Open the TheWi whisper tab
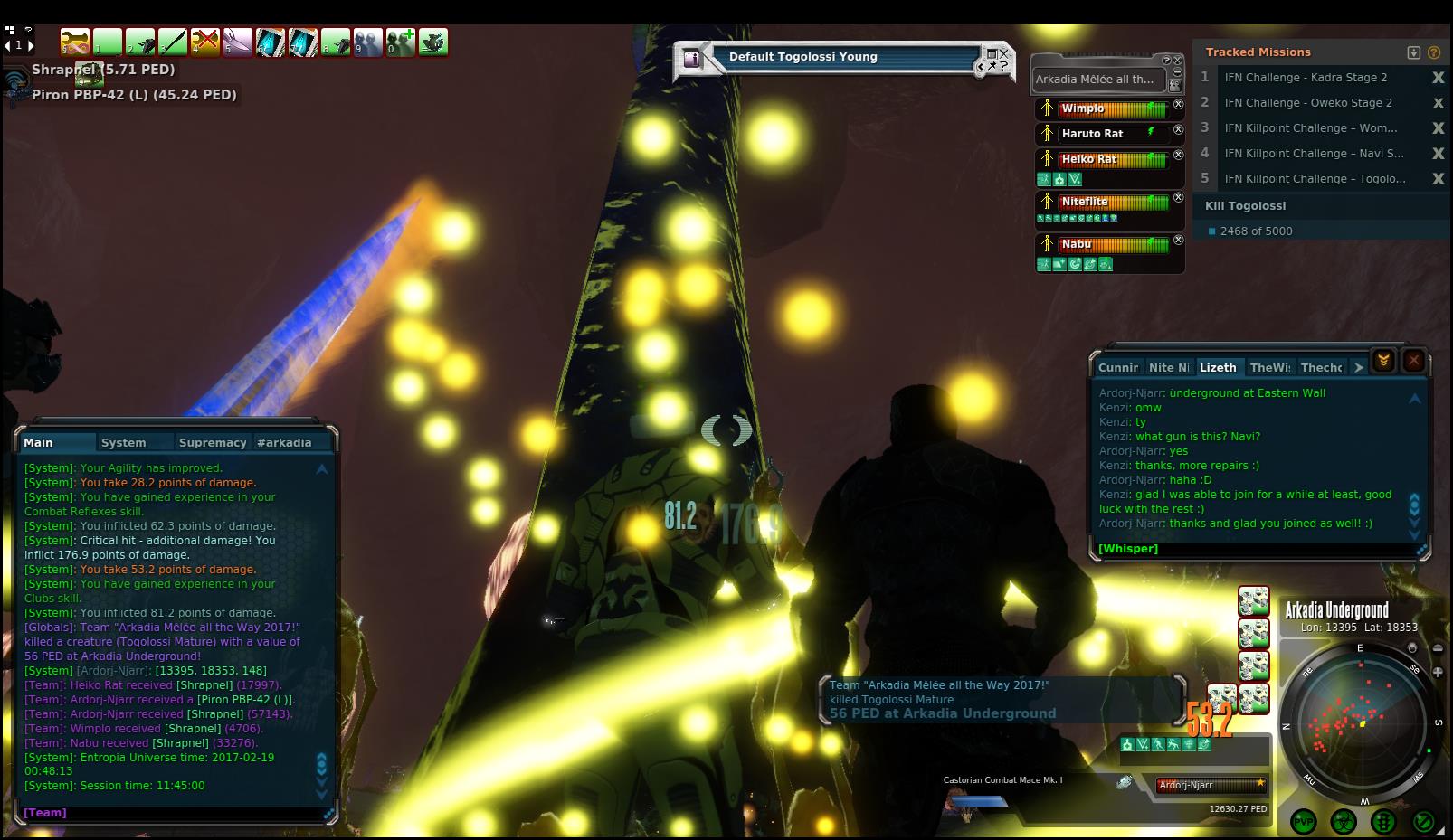The image size is (1453, 840). pos(1269,367)
